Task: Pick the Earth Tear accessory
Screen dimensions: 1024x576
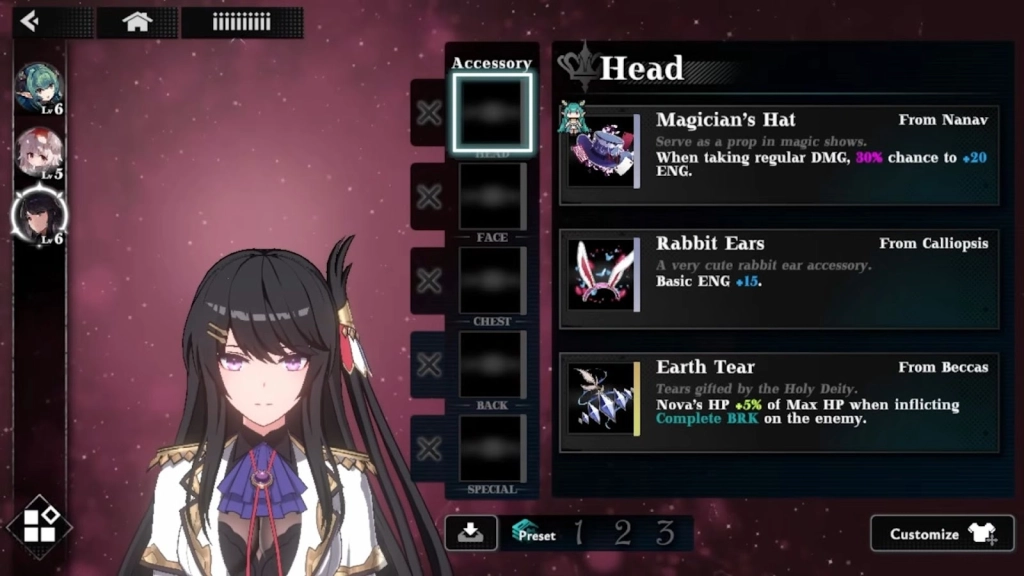Action: [780, 402]
